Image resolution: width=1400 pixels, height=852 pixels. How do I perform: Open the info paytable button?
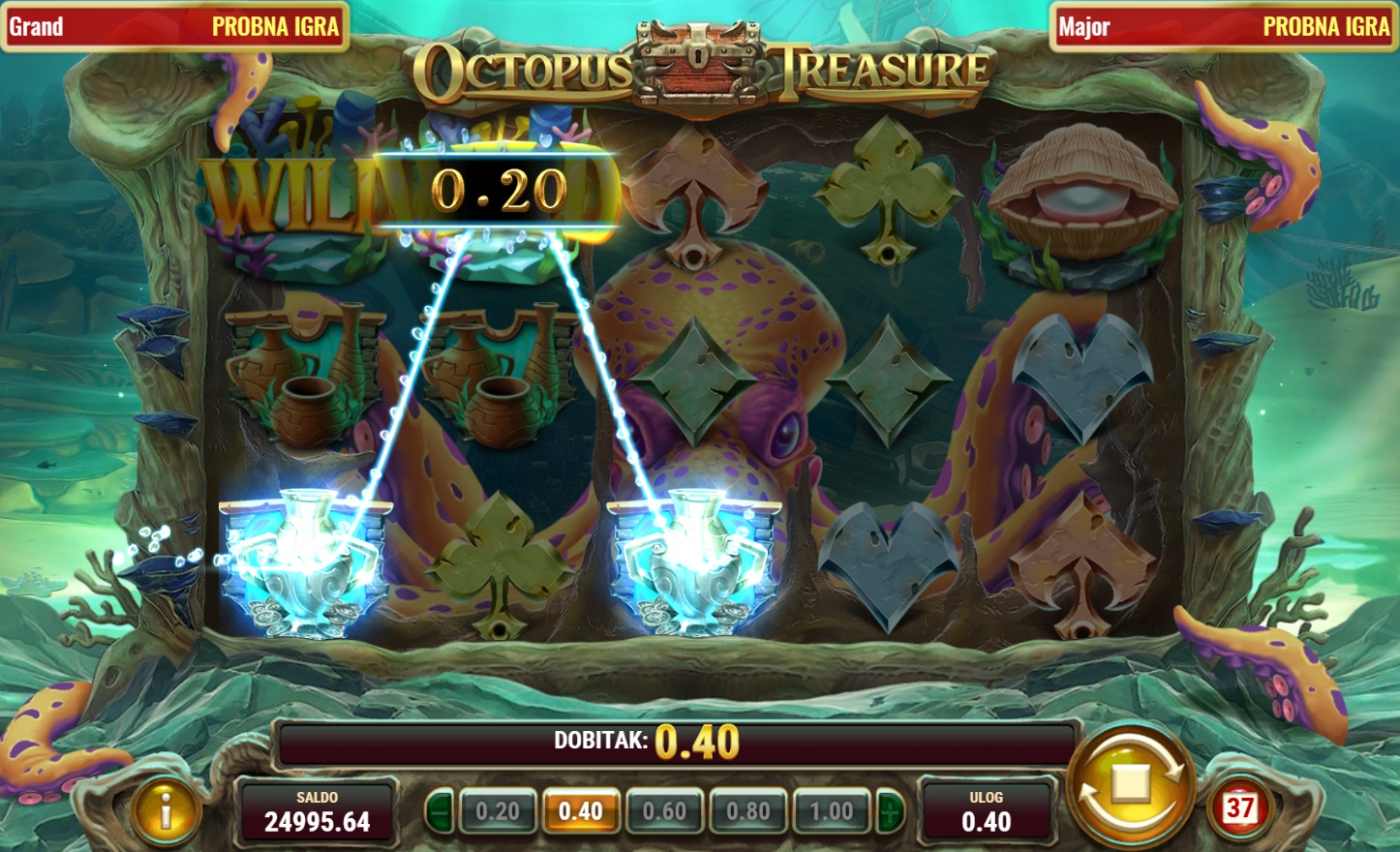166,810
